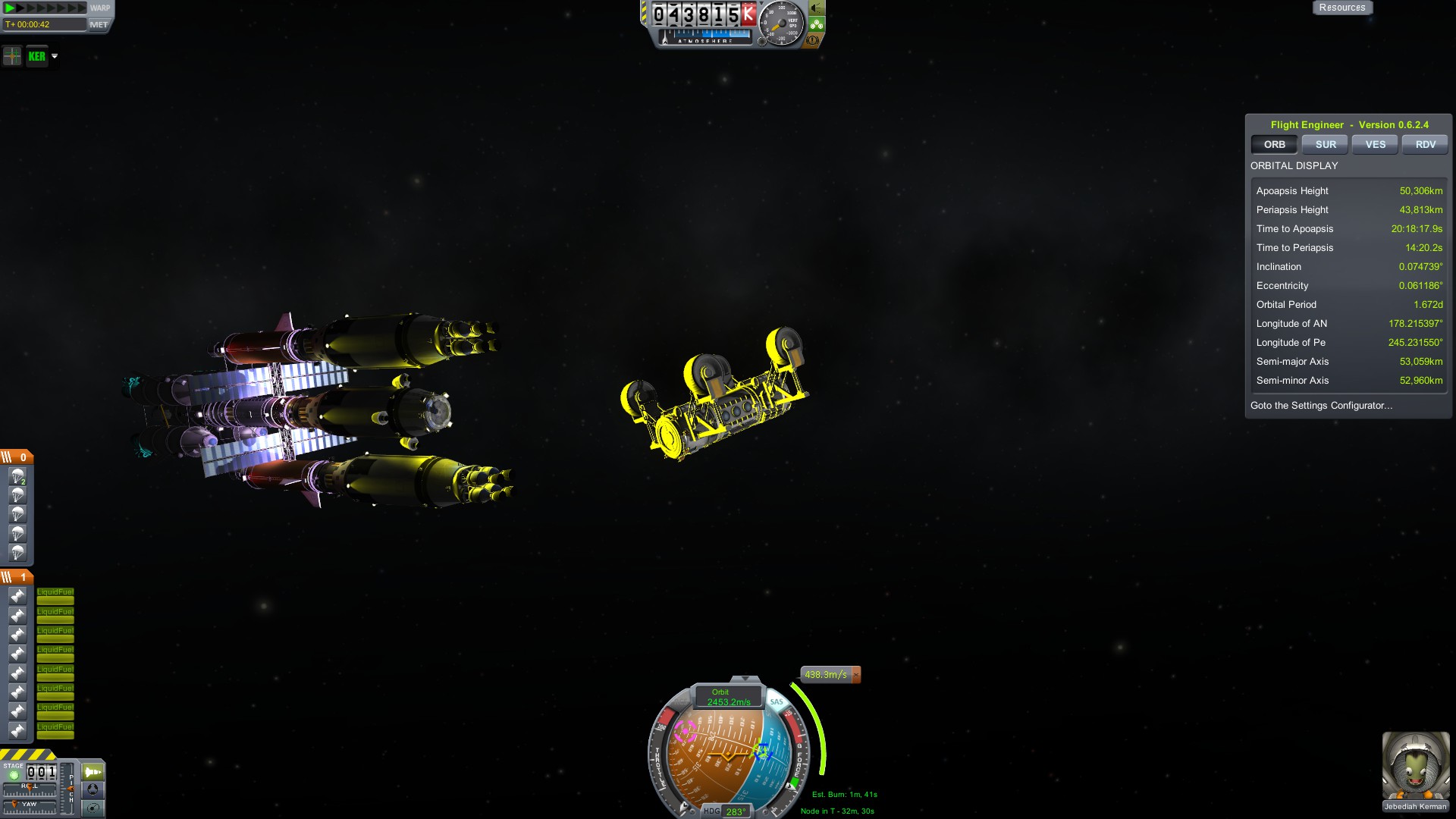This screenshot has width=1456, height=819.
Task: Open the map view button
Action: point(93,808)
